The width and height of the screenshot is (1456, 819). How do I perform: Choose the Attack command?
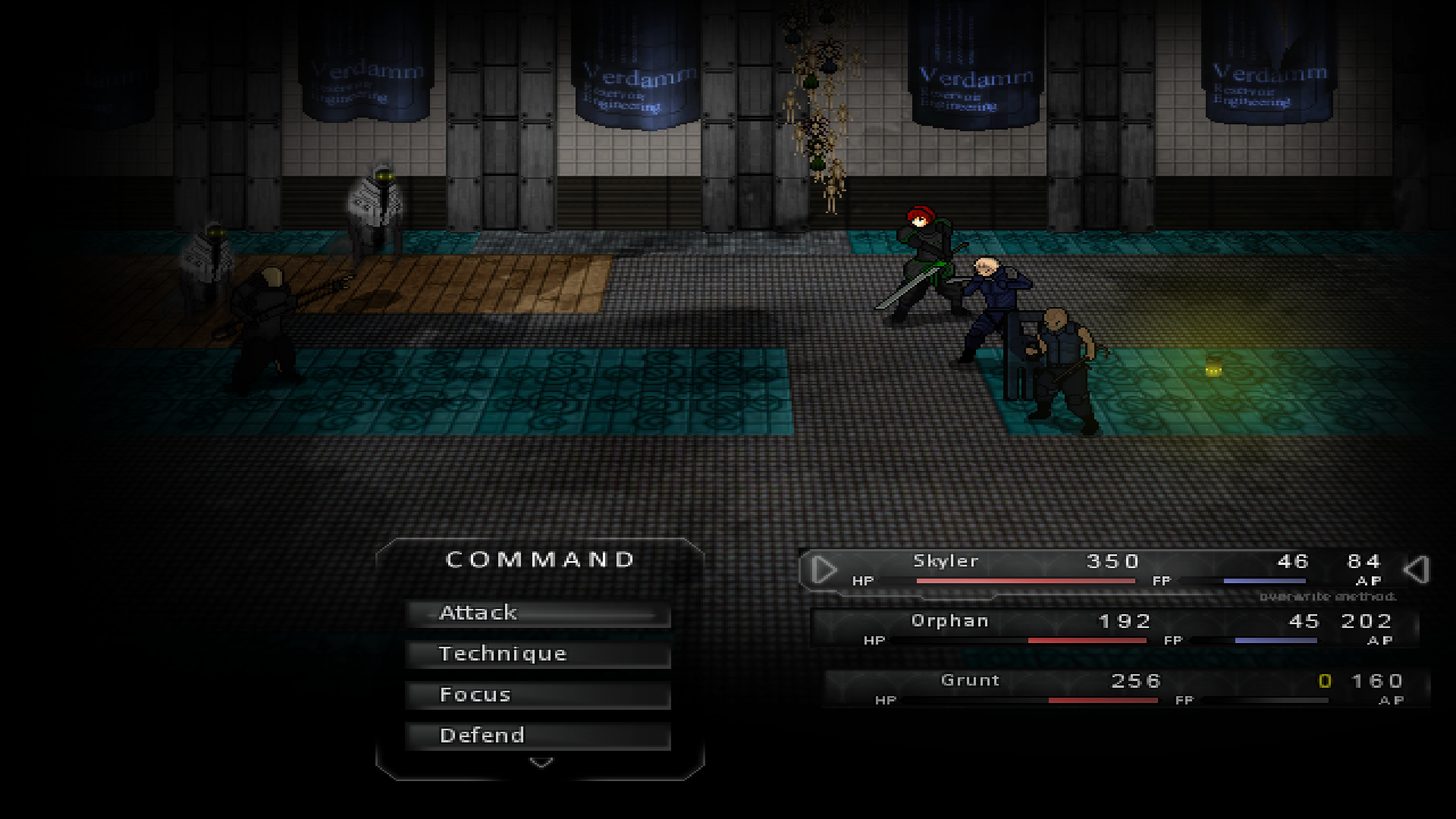point(538,613)
